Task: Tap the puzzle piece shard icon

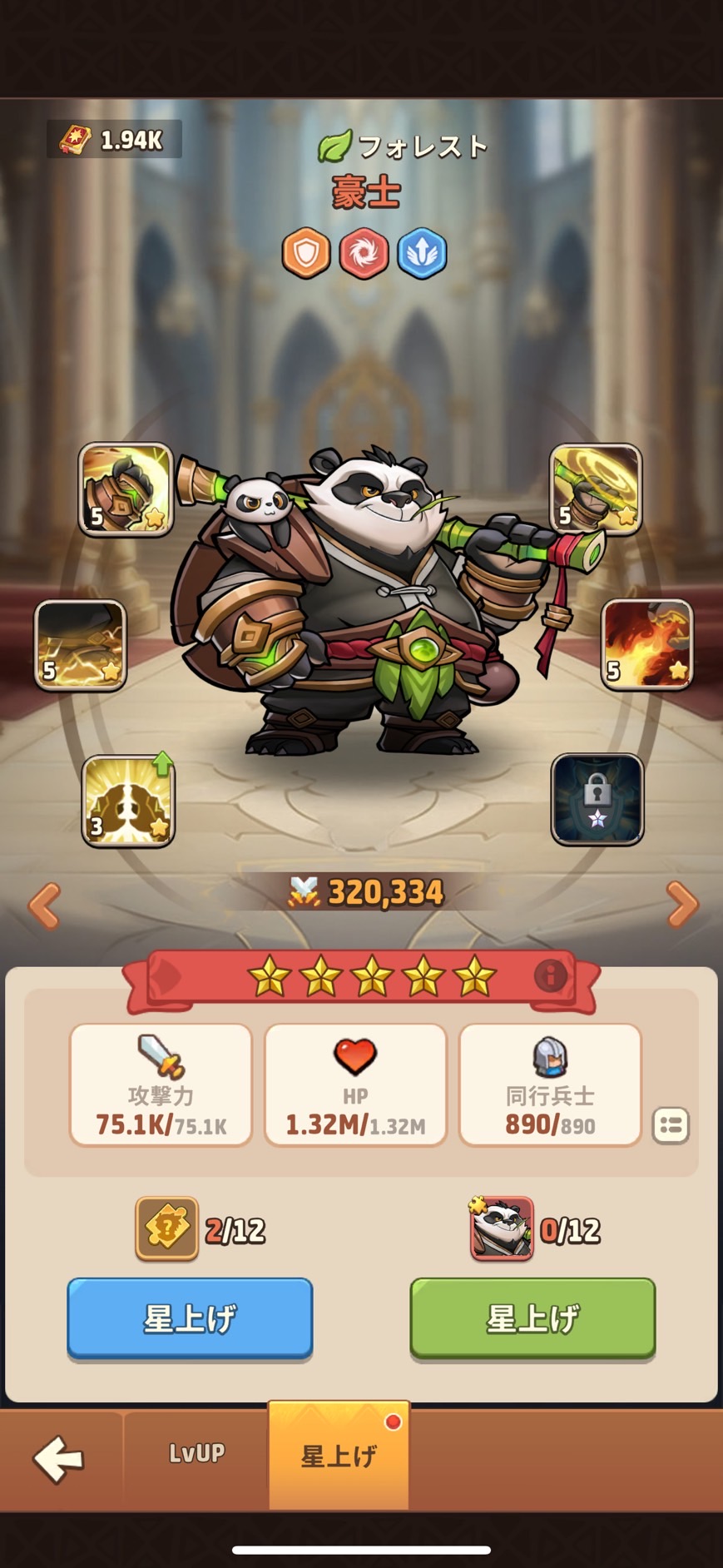Action: pos(166,1228)
